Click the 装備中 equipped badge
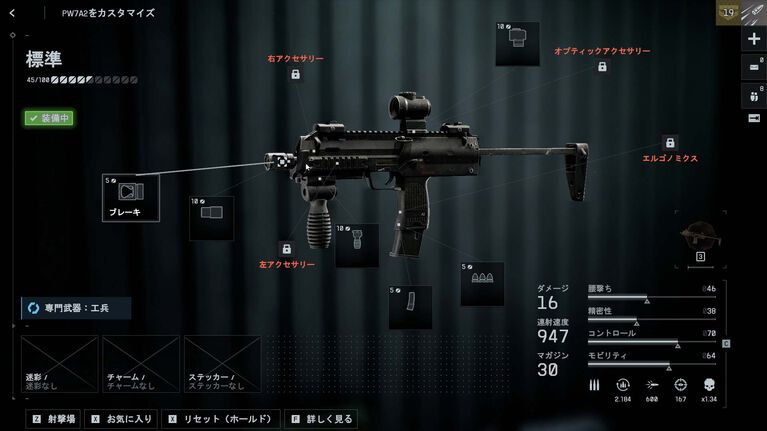The image size is (767, 431). [x=49, y=118]
